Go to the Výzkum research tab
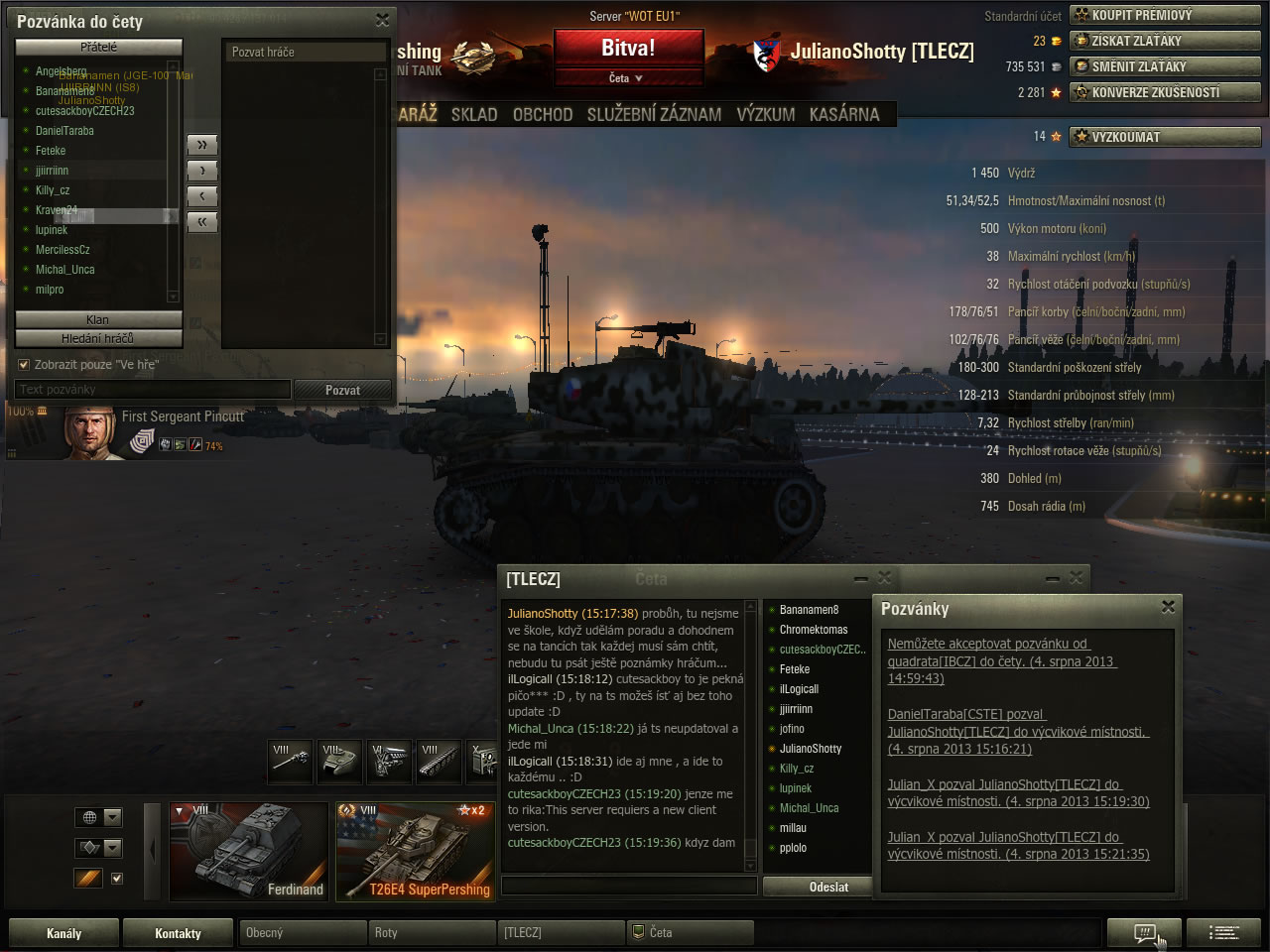The height and width of the screenshot is (952, 1270). 765,115
